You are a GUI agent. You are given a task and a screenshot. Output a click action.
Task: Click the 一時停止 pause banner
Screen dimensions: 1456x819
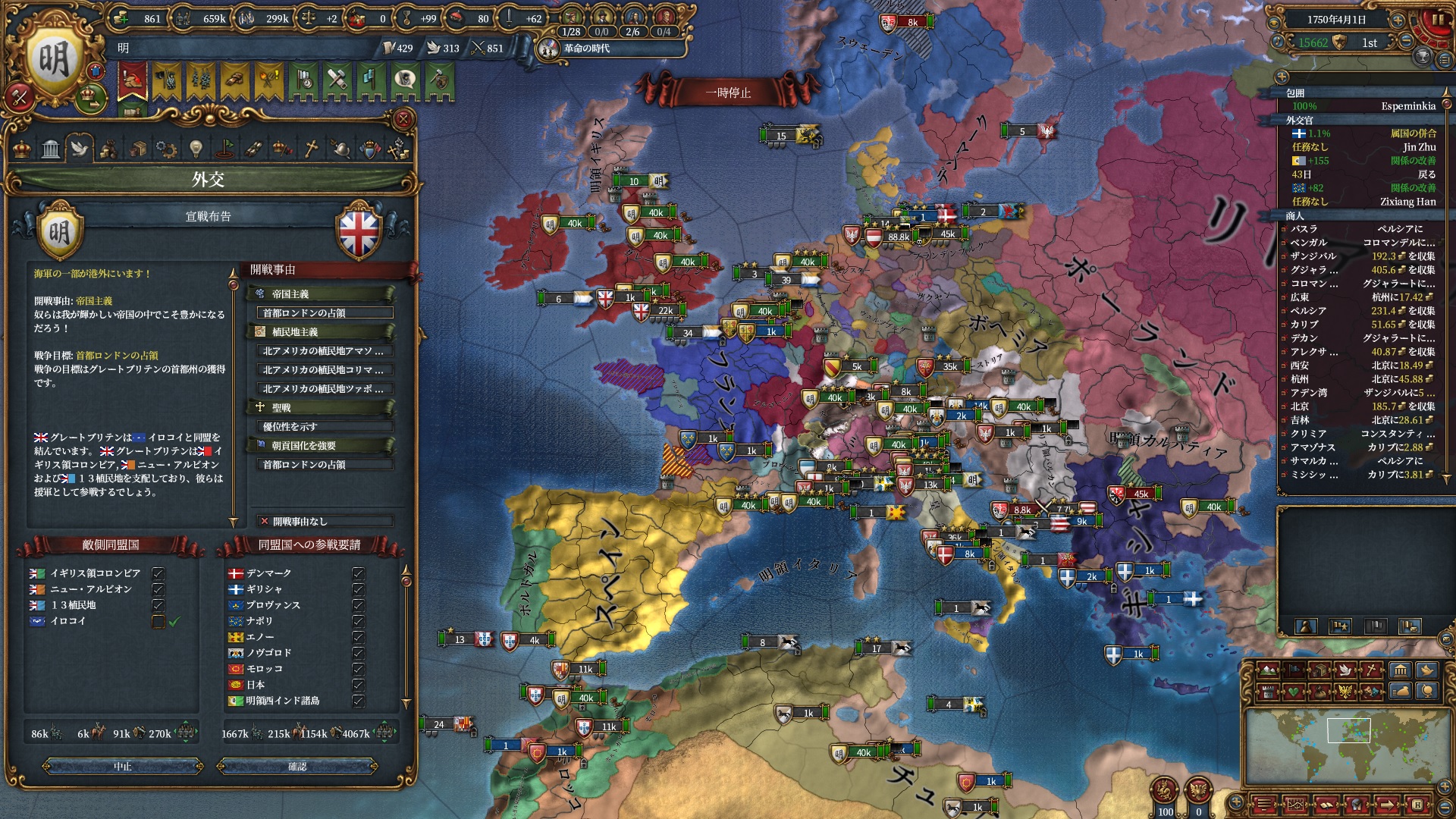(x=728, y=93)
